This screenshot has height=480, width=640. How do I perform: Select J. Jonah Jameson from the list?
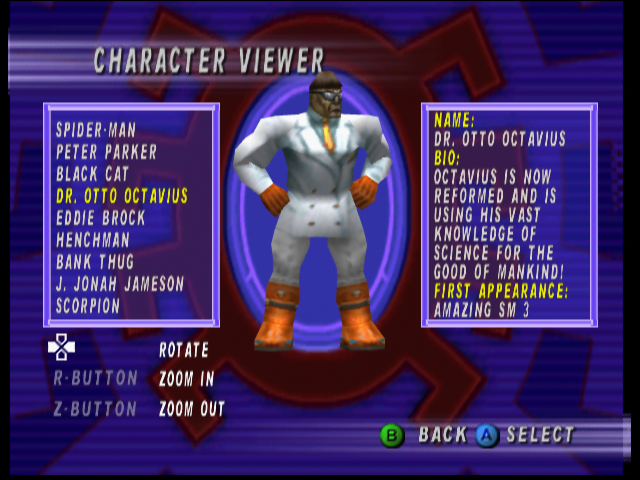click(x=120, y=284)
